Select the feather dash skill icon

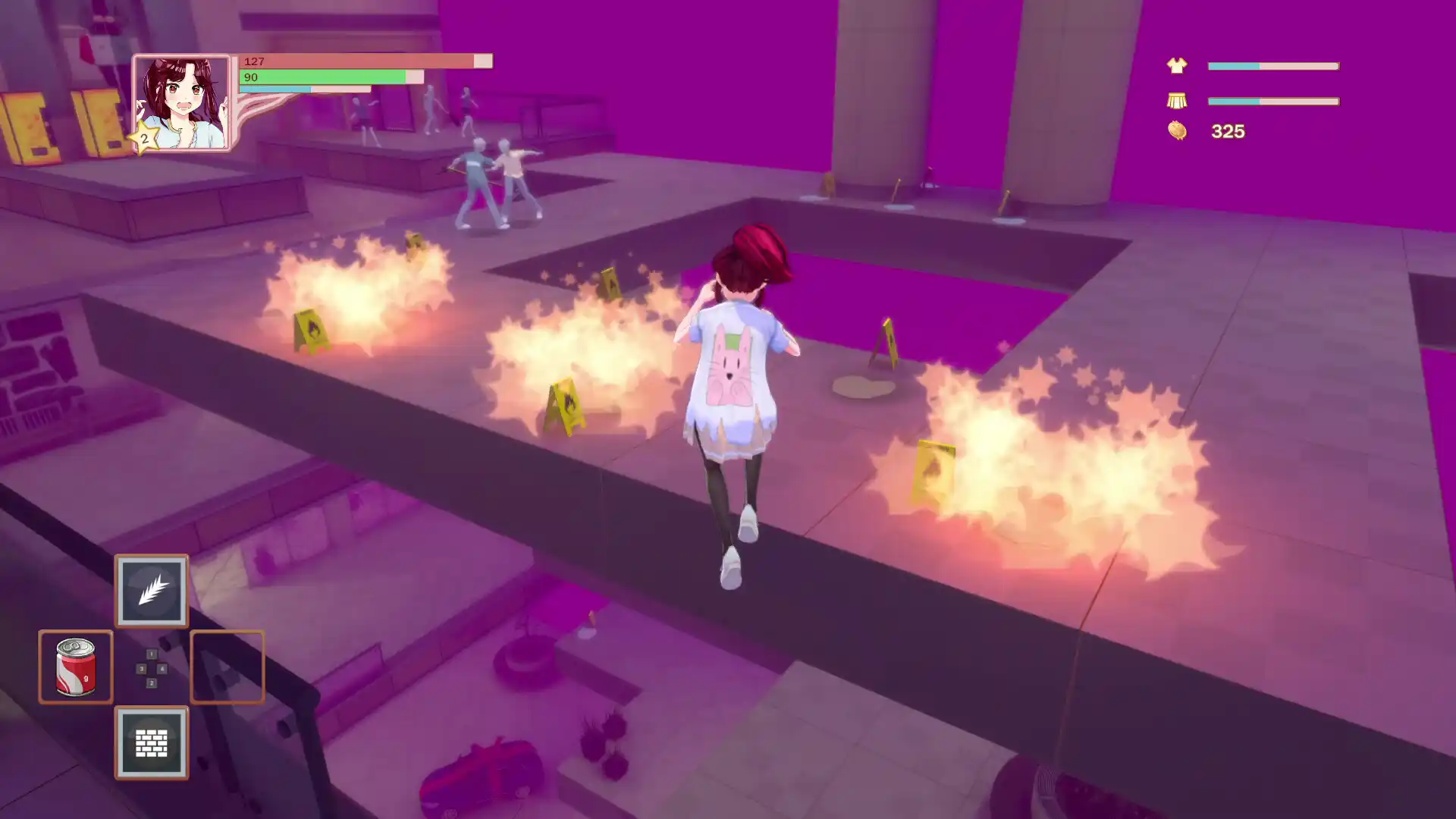pos(152,591)
